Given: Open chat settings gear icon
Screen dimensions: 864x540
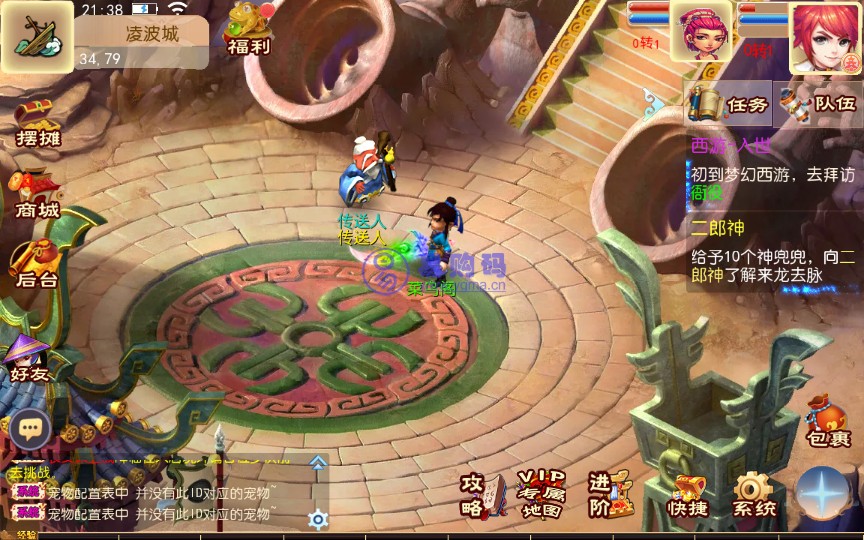Looking at the screenshot, I should click(318, 519).
